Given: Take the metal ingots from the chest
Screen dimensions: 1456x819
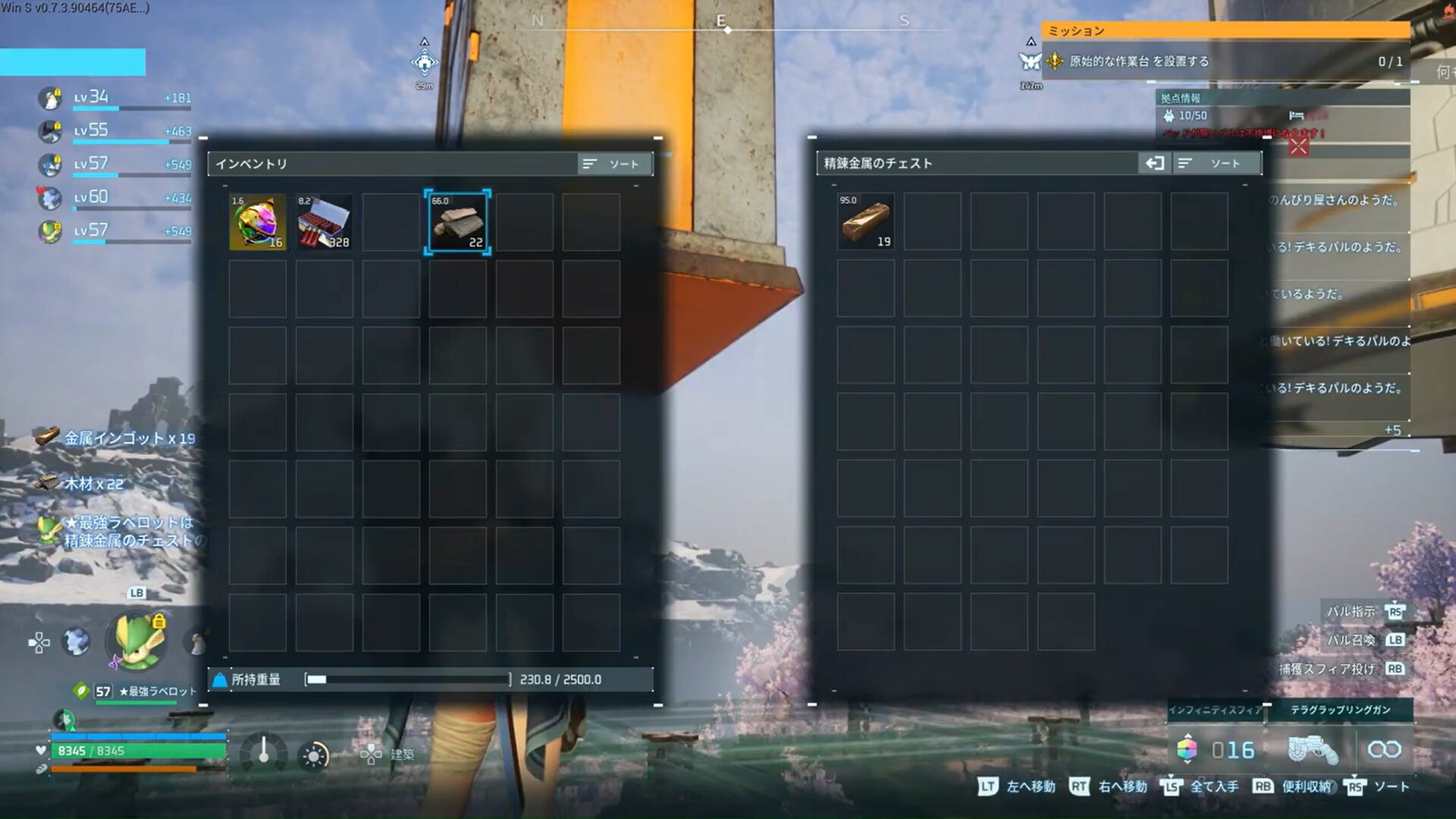Looking at the screenshot, I should (865, 221).
